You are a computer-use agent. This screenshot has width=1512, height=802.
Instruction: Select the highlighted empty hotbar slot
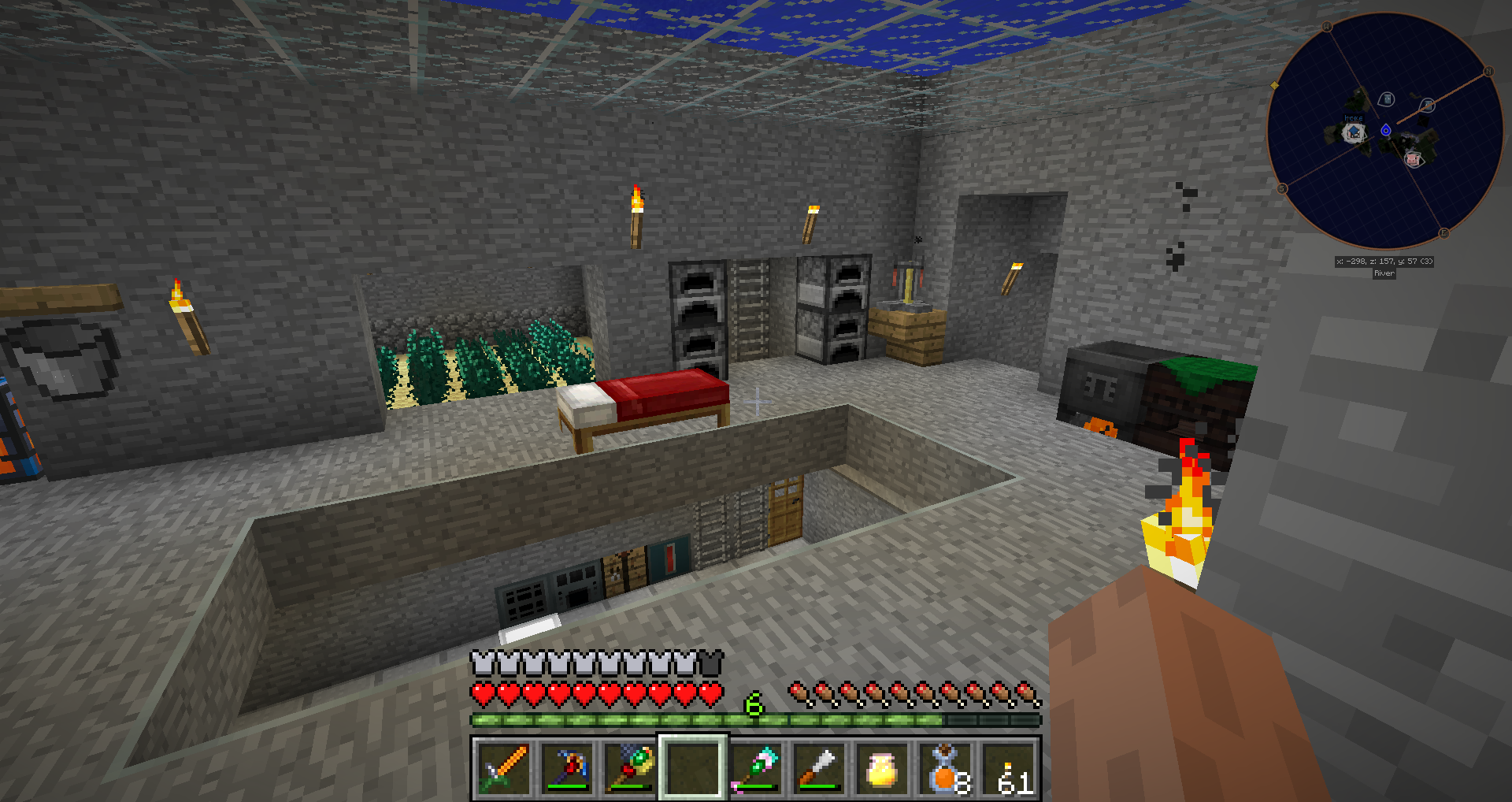692,768
